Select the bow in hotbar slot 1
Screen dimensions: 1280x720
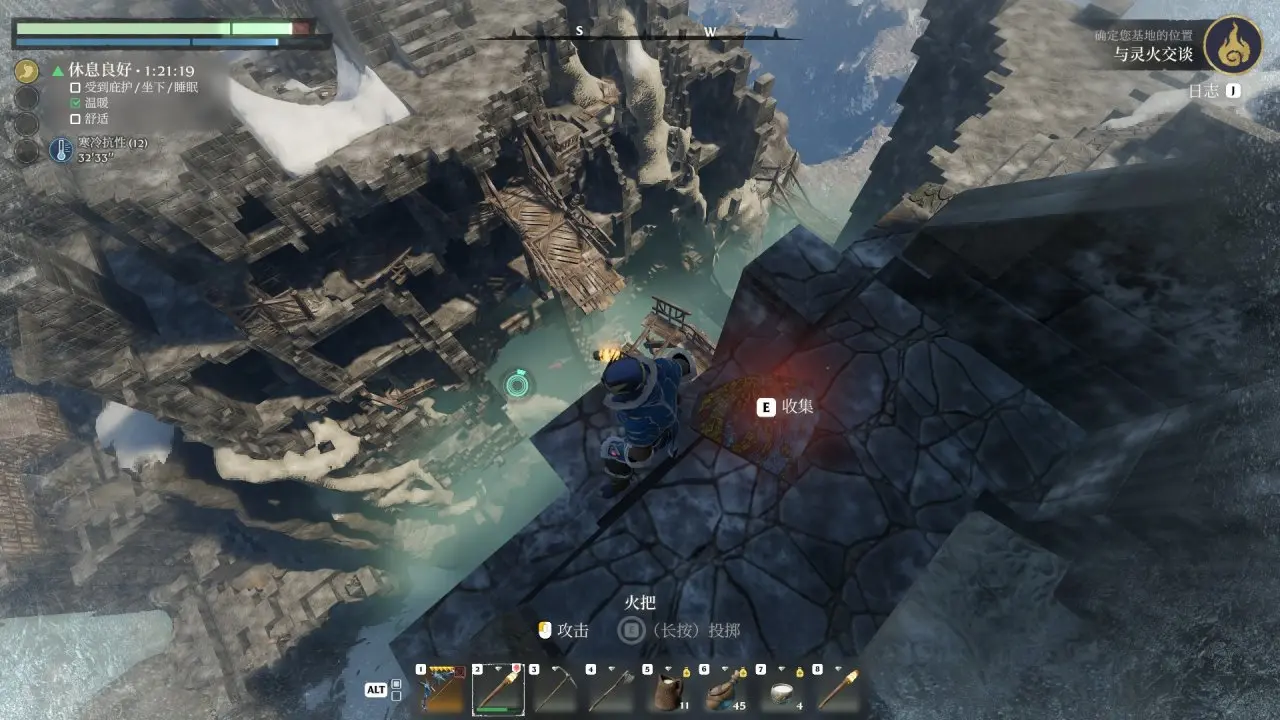tap(441, 689)
